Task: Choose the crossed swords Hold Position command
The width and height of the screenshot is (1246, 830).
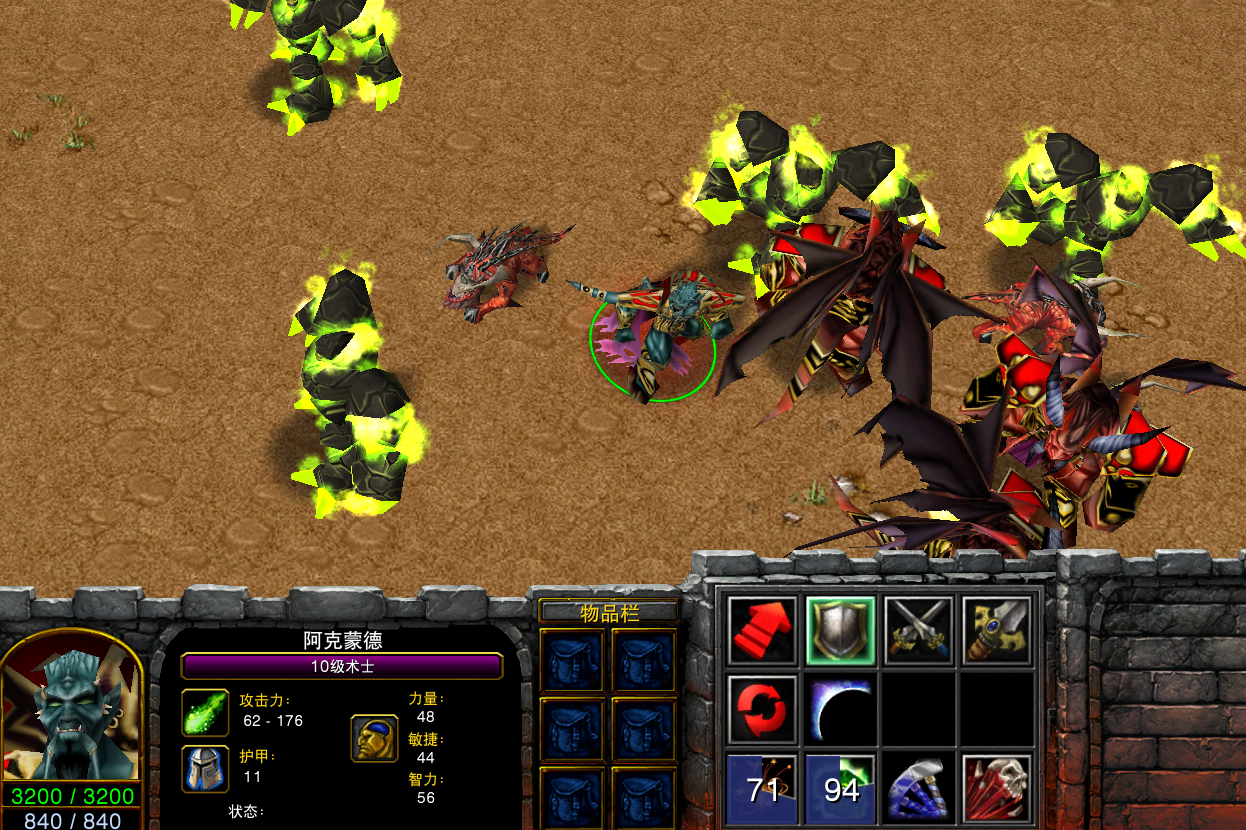Action: [x=919, y=631]
